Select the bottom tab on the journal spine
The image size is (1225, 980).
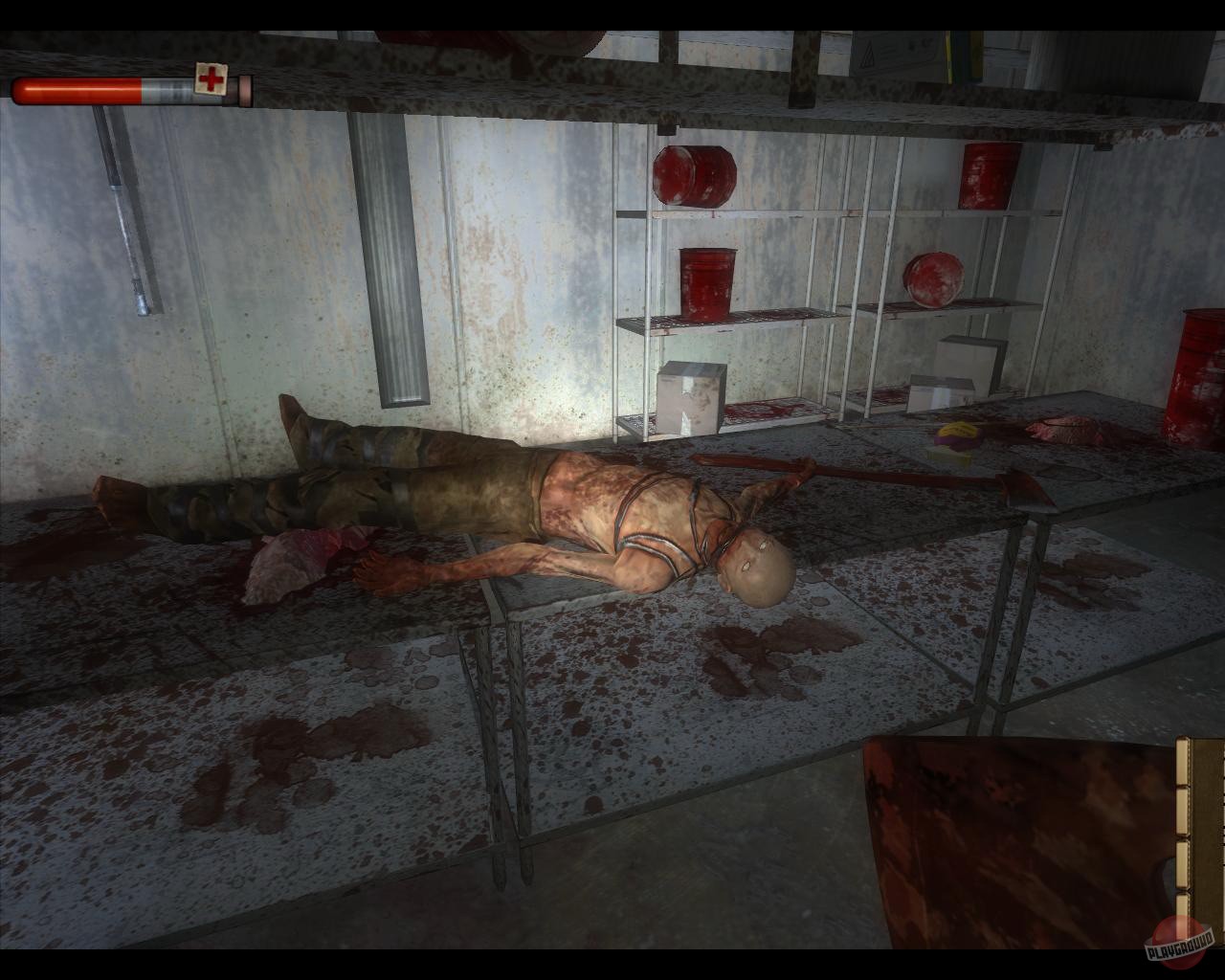[1182, 905]
